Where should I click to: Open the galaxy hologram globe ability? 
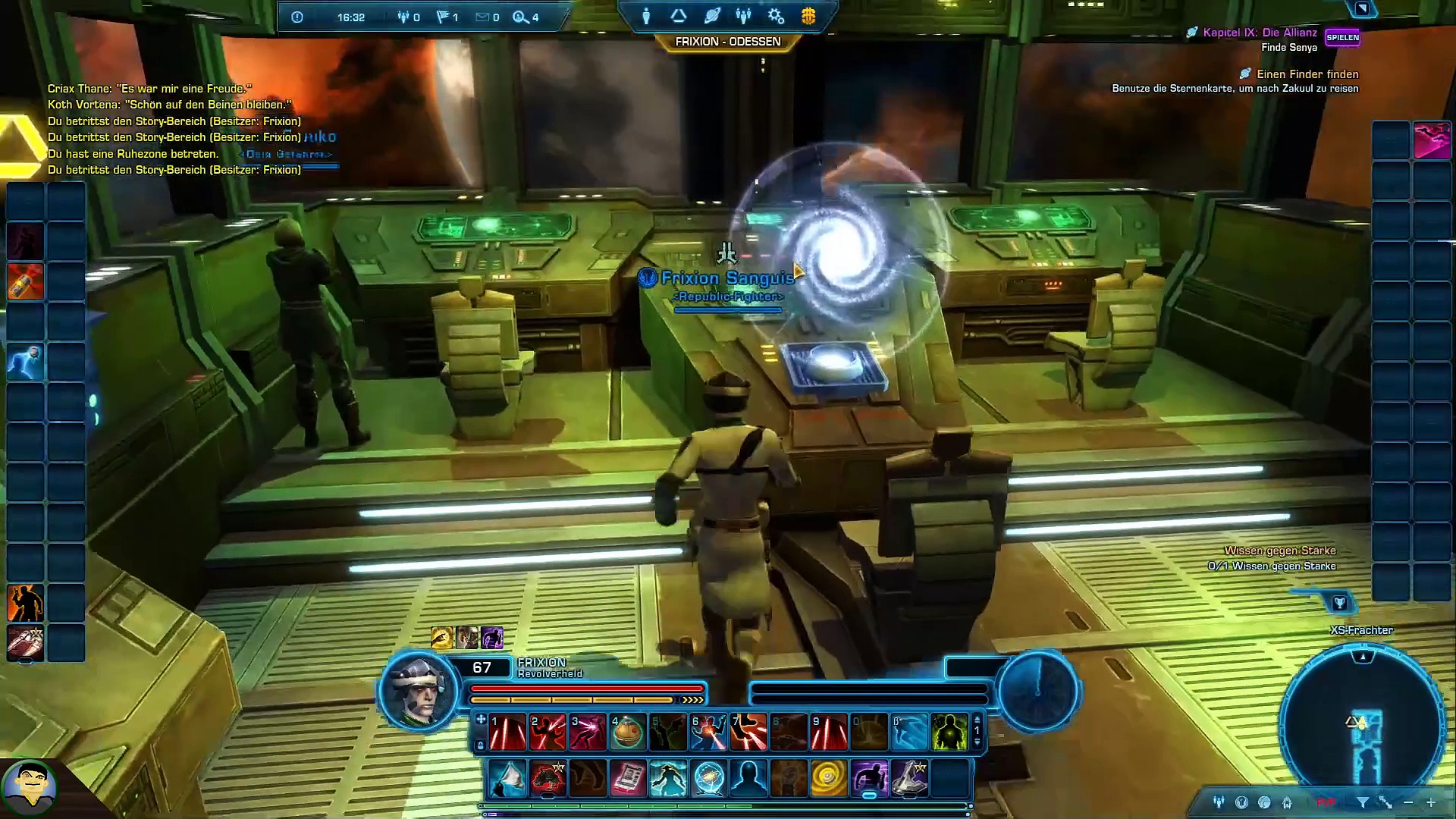[708, 779]
